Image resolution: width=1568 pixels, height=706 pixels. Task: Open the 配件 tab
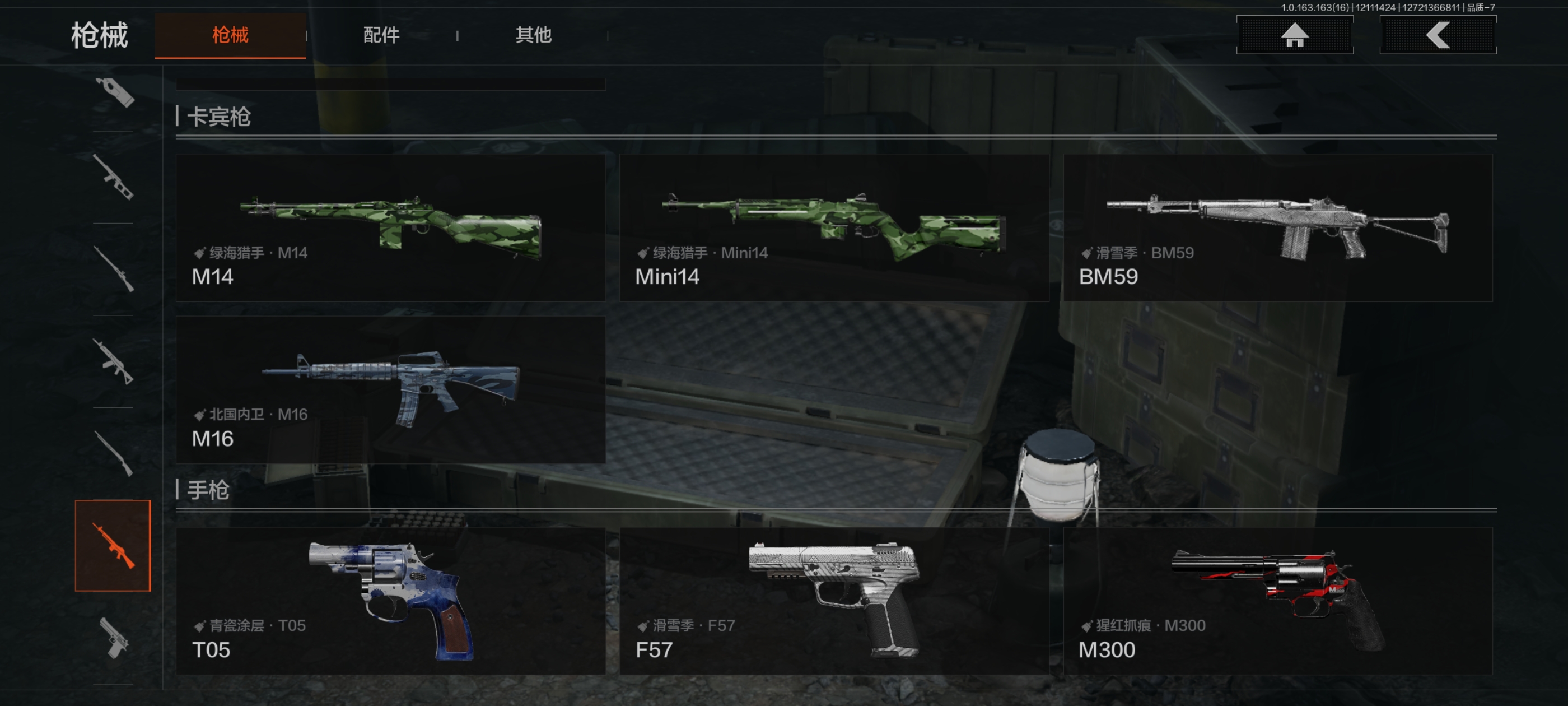pyautogui.click(x=381, y=35)
